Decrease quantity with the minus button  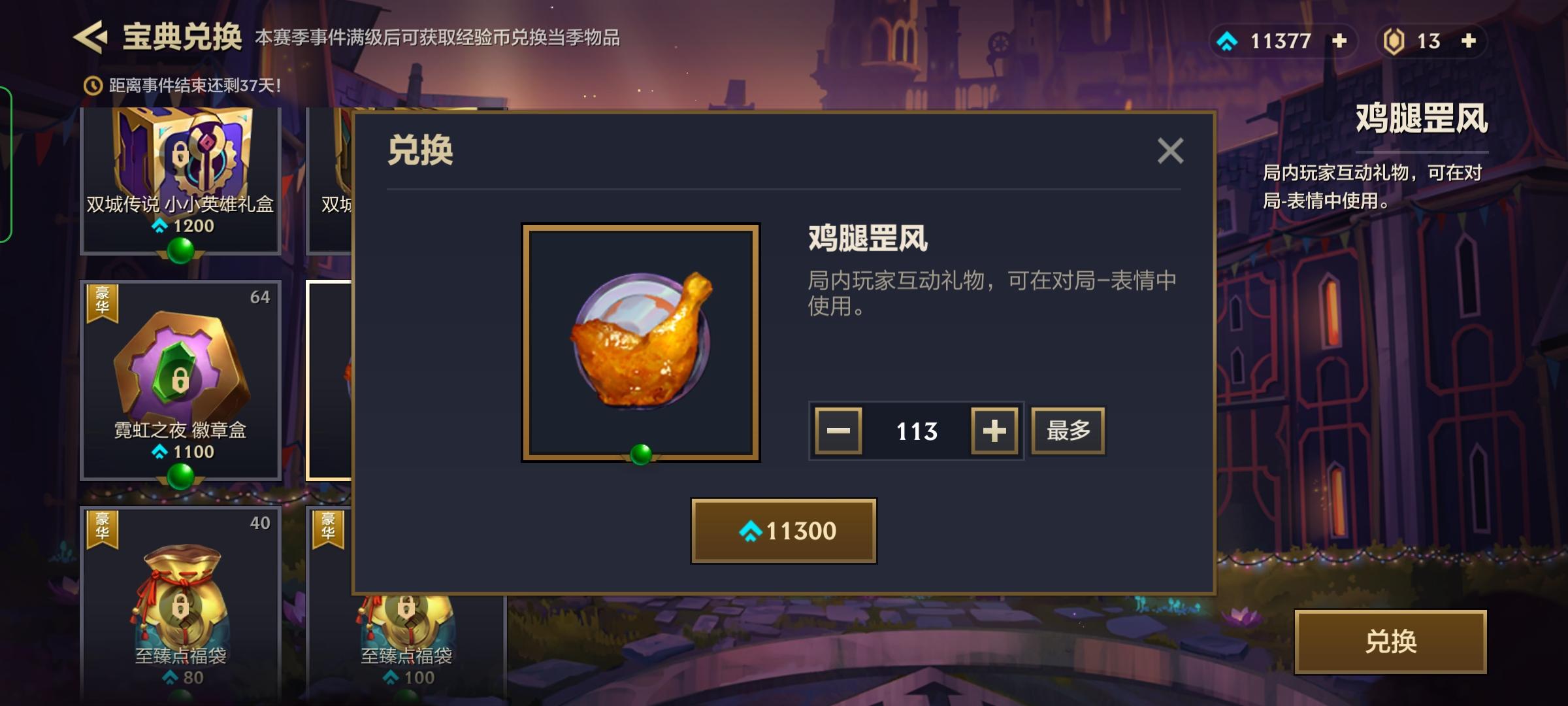pyautogui.click(x=837, y=429)
